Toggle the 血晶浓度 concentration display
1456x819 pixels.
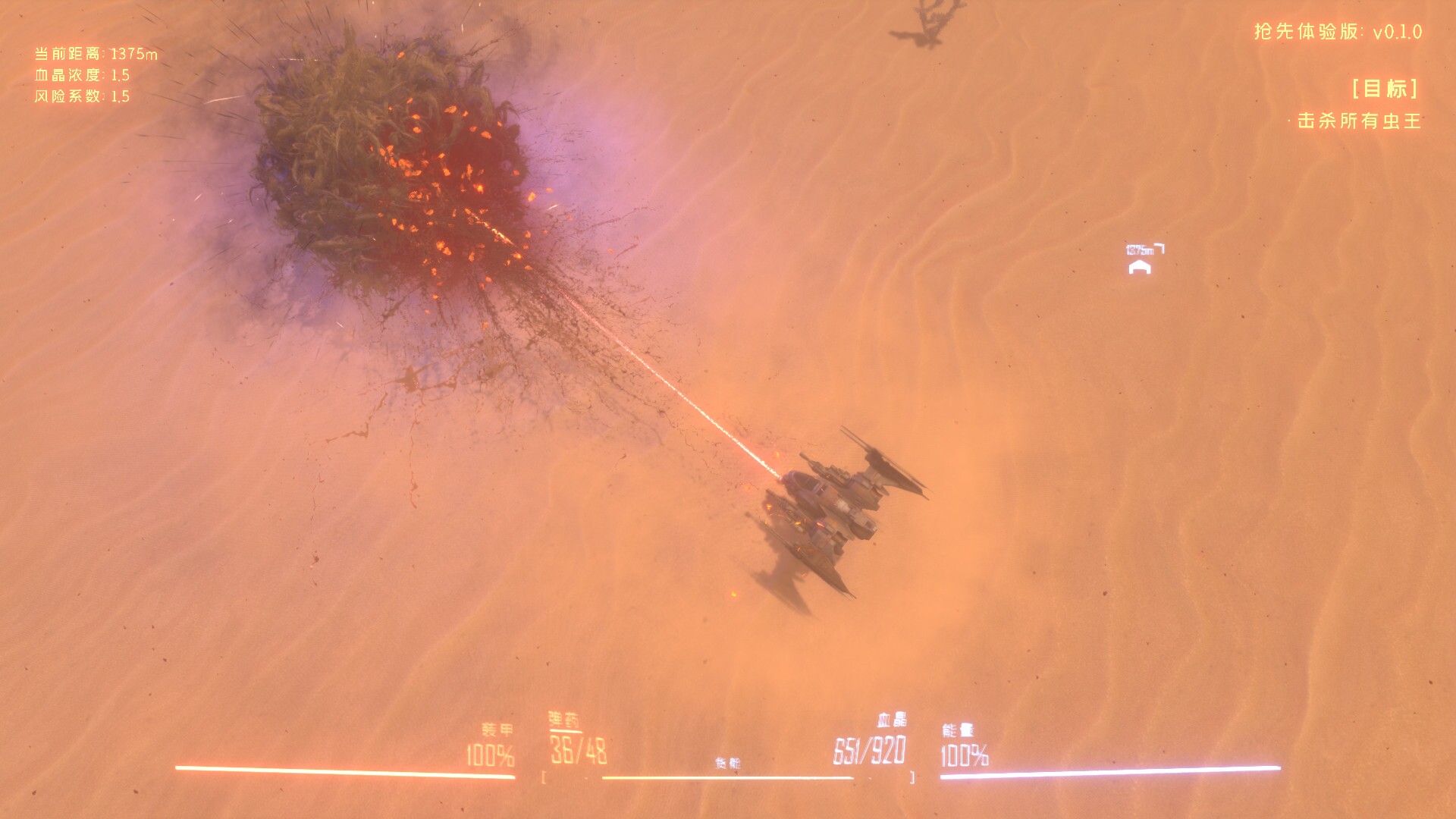[80, 74]
